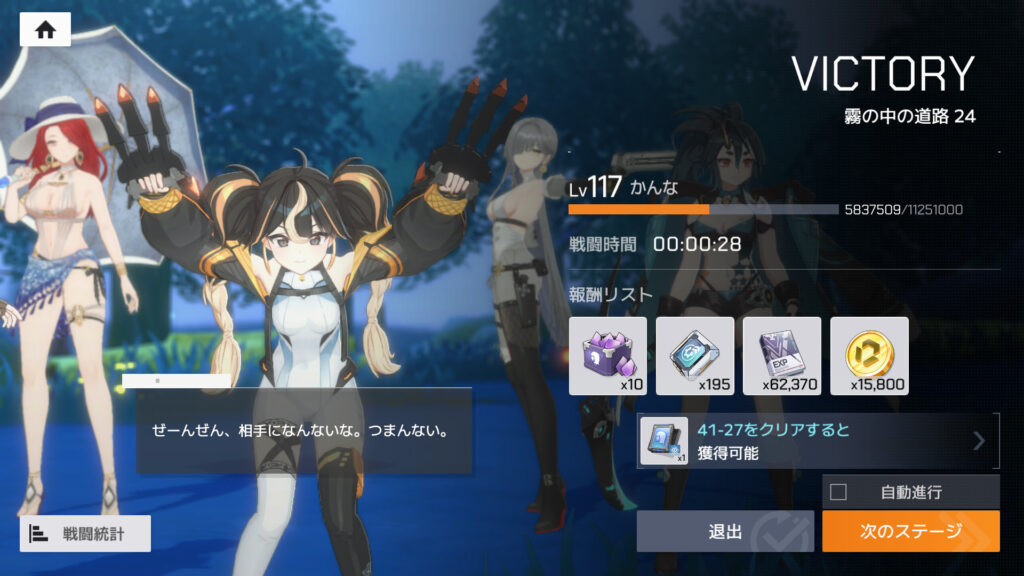
Task: Toggle the 自動進行 auto-advance checkbox
Action: [838, 492]
